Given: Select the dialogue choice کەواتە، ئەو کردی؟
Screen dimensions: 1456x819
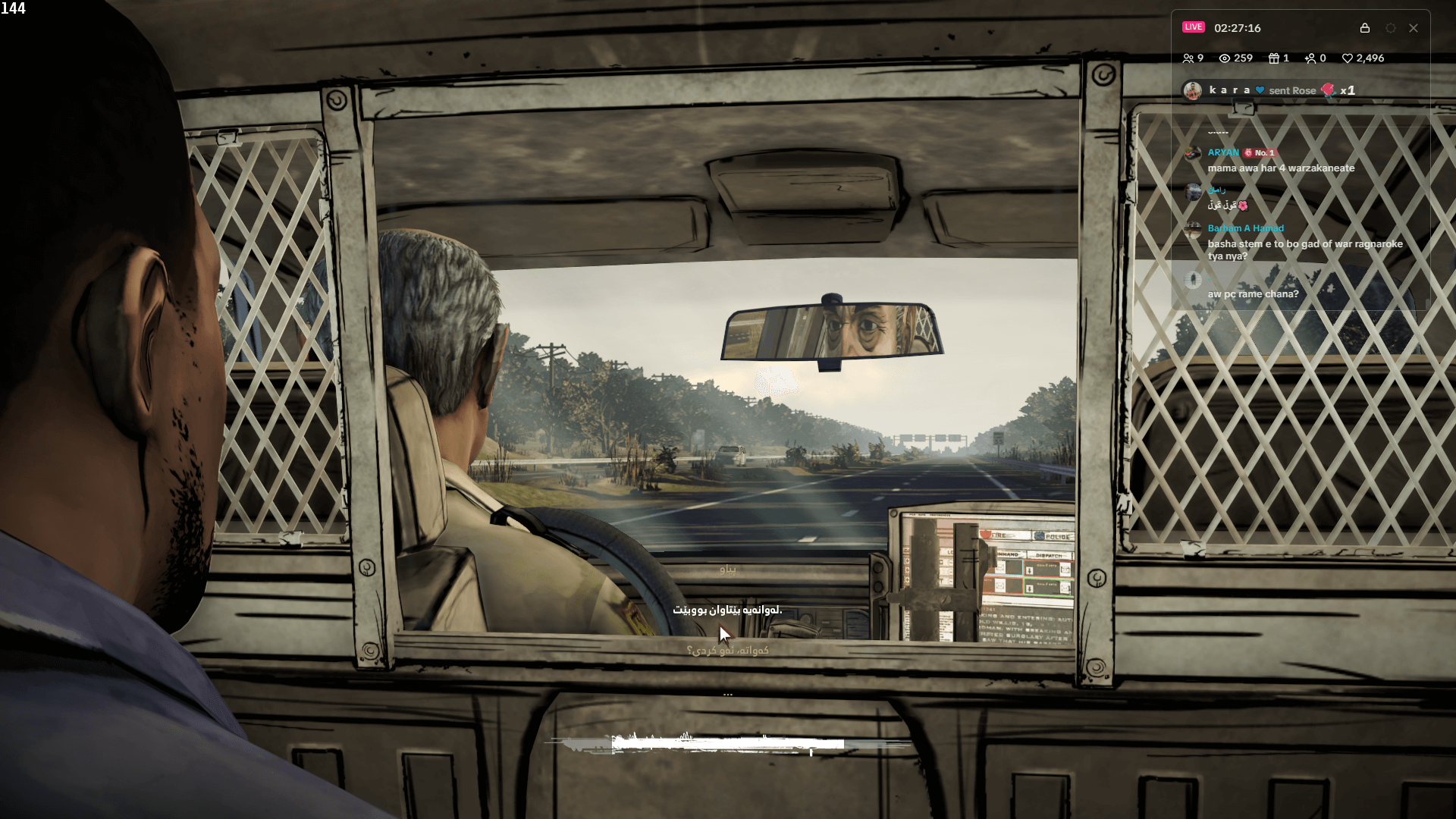Looking at the screenshot, I should pos(730,650).
